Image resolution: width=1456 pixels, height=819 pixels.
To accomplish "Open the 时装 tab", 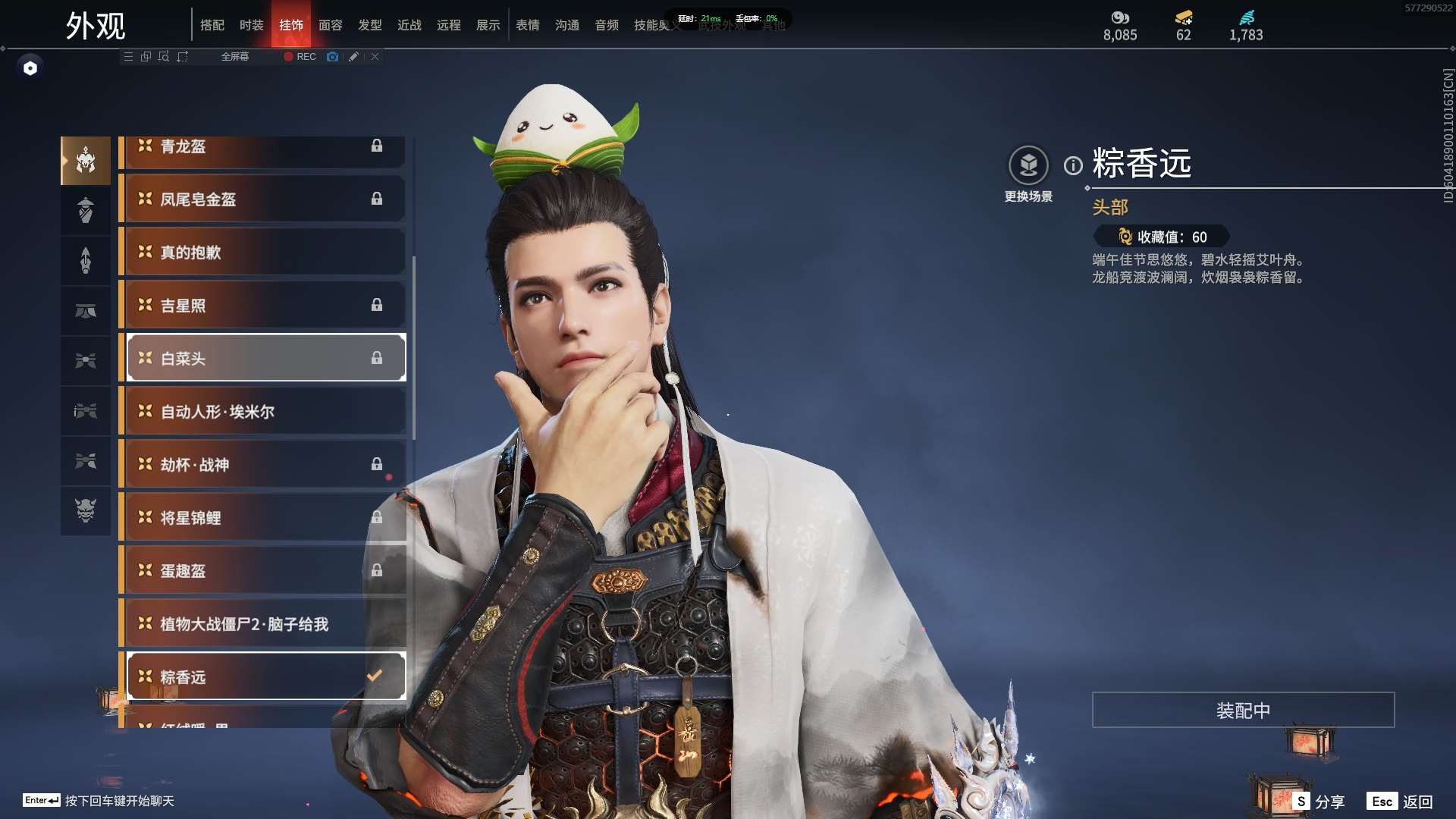I will (x=252, y=25).
